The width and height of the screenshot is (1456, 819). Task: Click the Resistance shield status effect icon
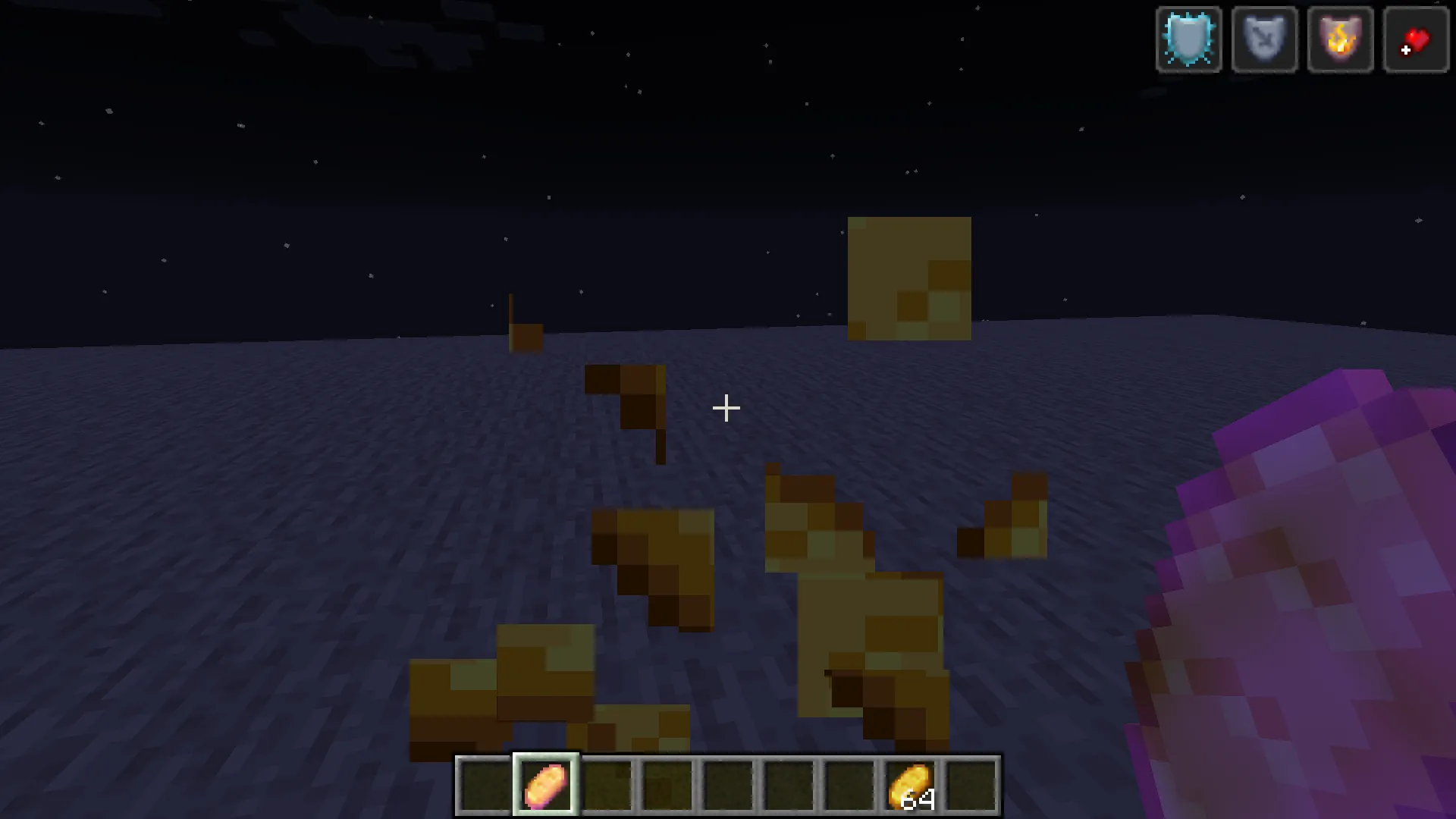click(1188, 39)
